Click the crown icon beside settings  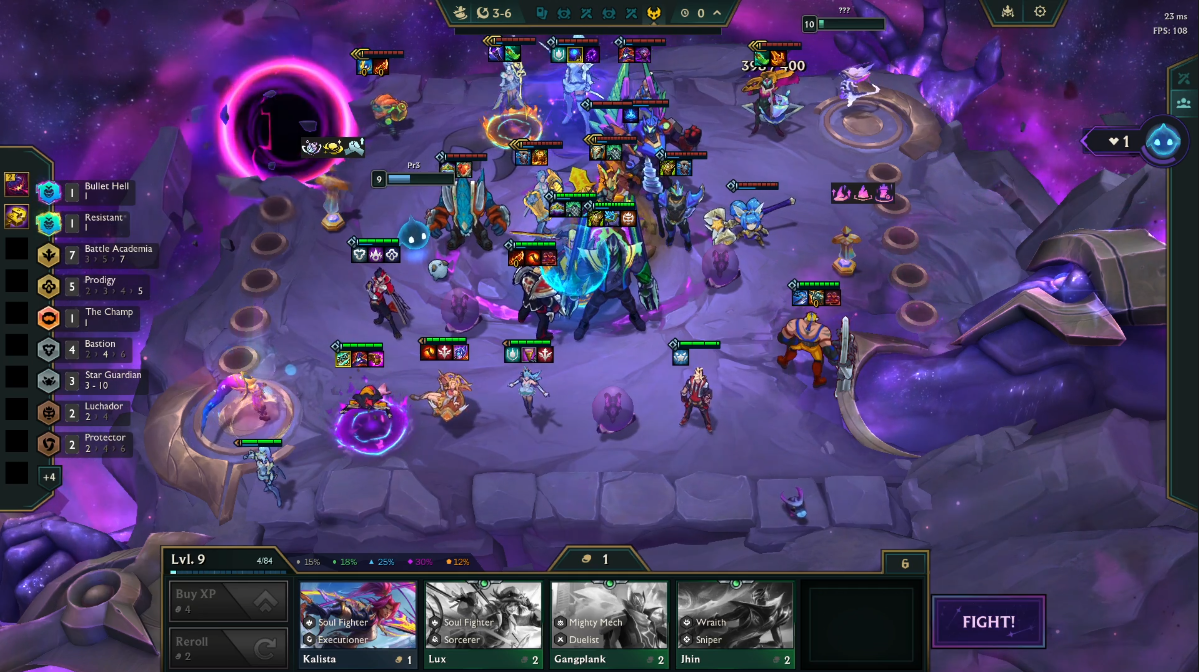tap(1006, 12)
